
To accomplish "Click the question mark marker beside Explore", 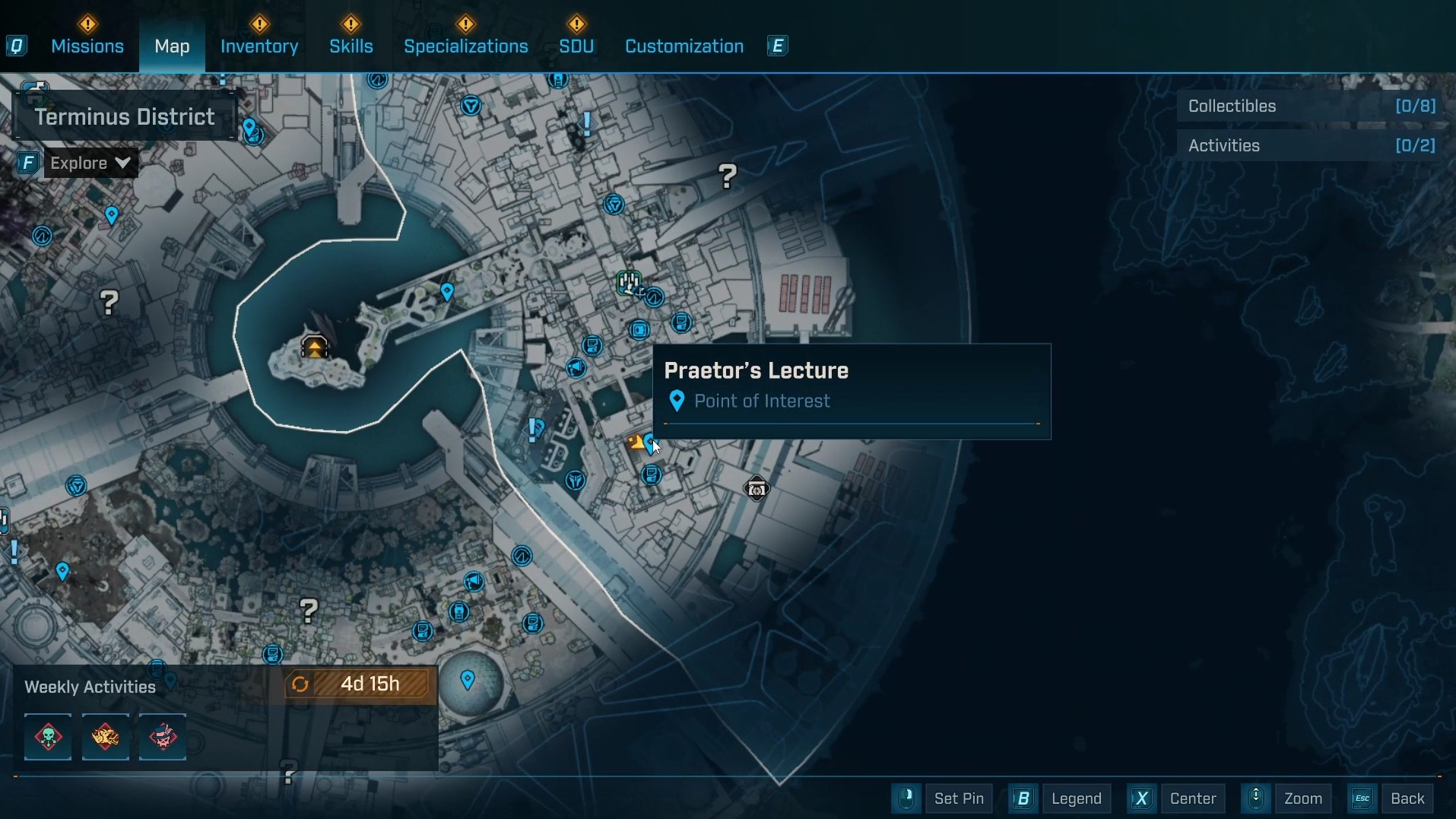I will coord(109,303).
